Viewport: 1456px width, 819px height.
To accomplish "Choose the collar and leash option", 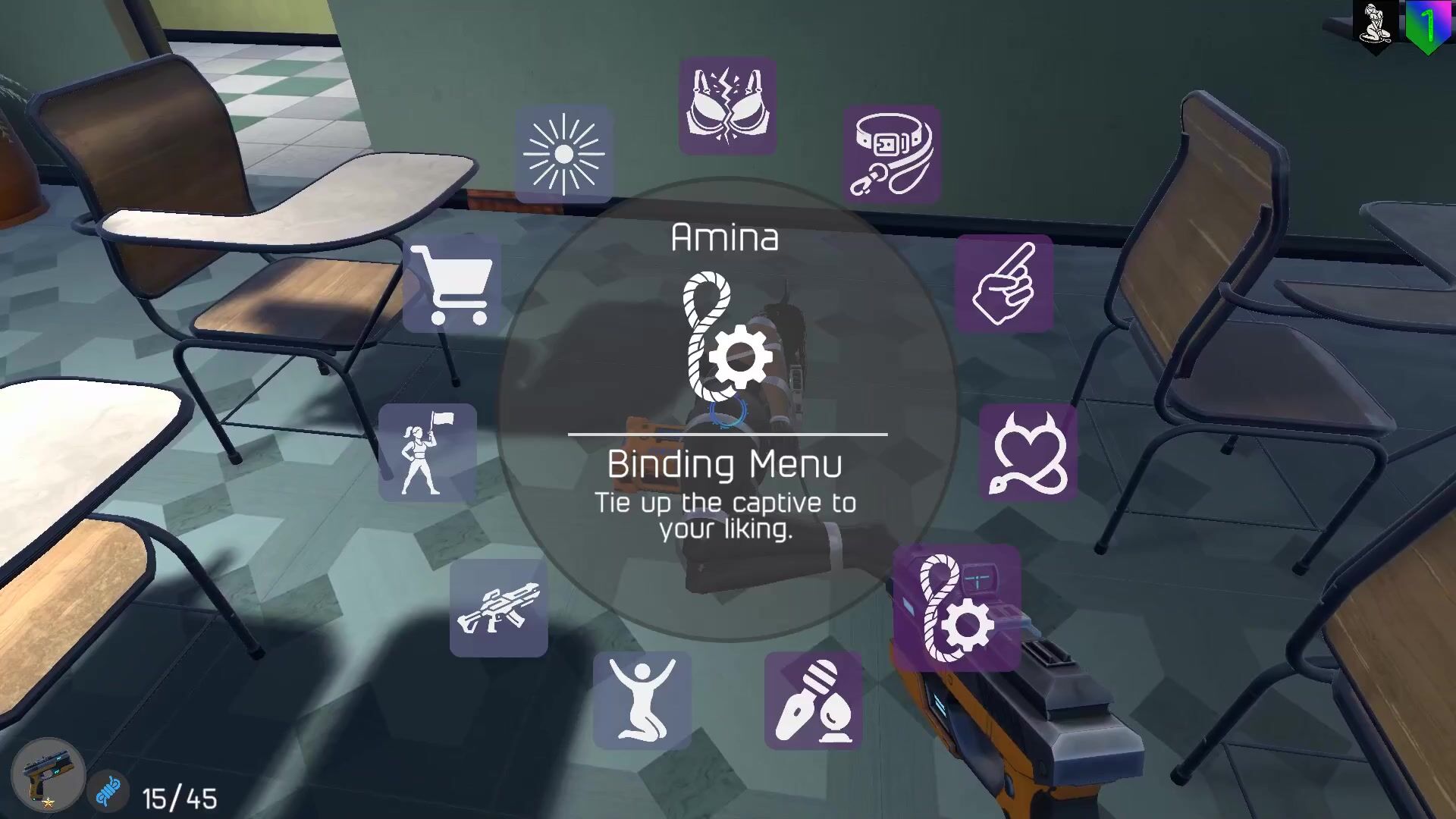I will tap(892, 155).
